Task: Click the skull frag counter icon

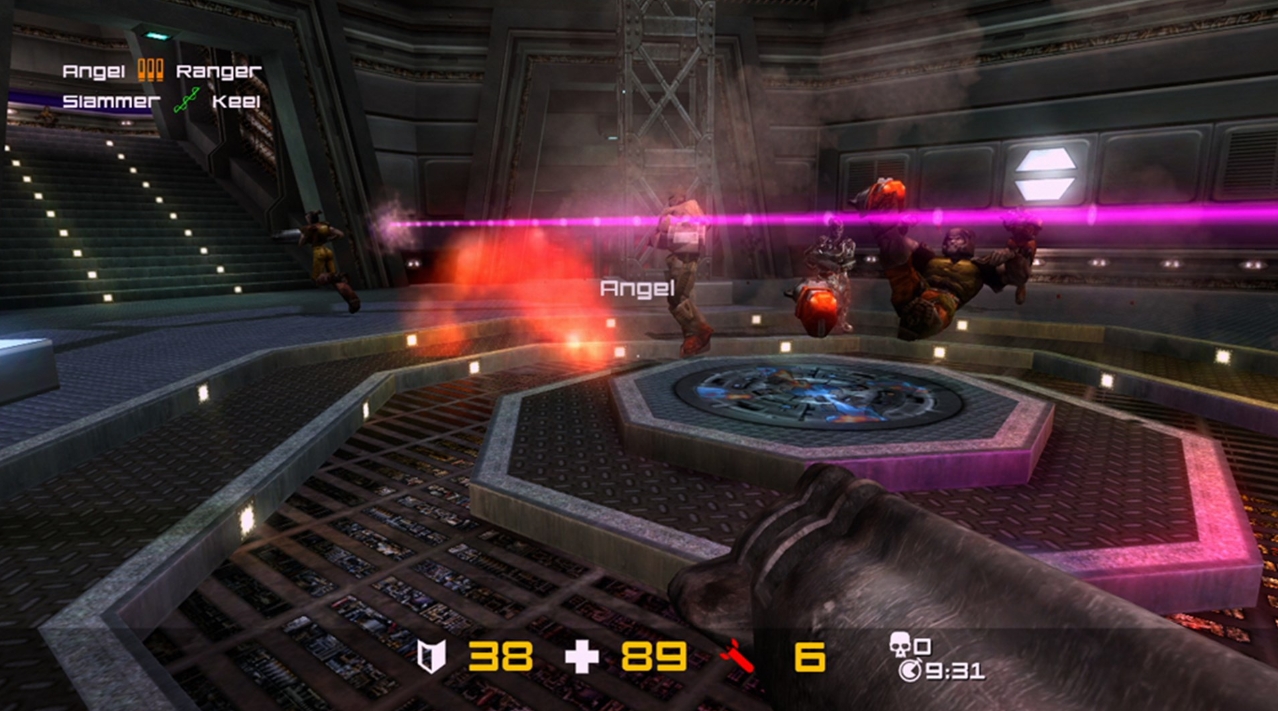Action: pyautogui.click(x=902, y=645)
